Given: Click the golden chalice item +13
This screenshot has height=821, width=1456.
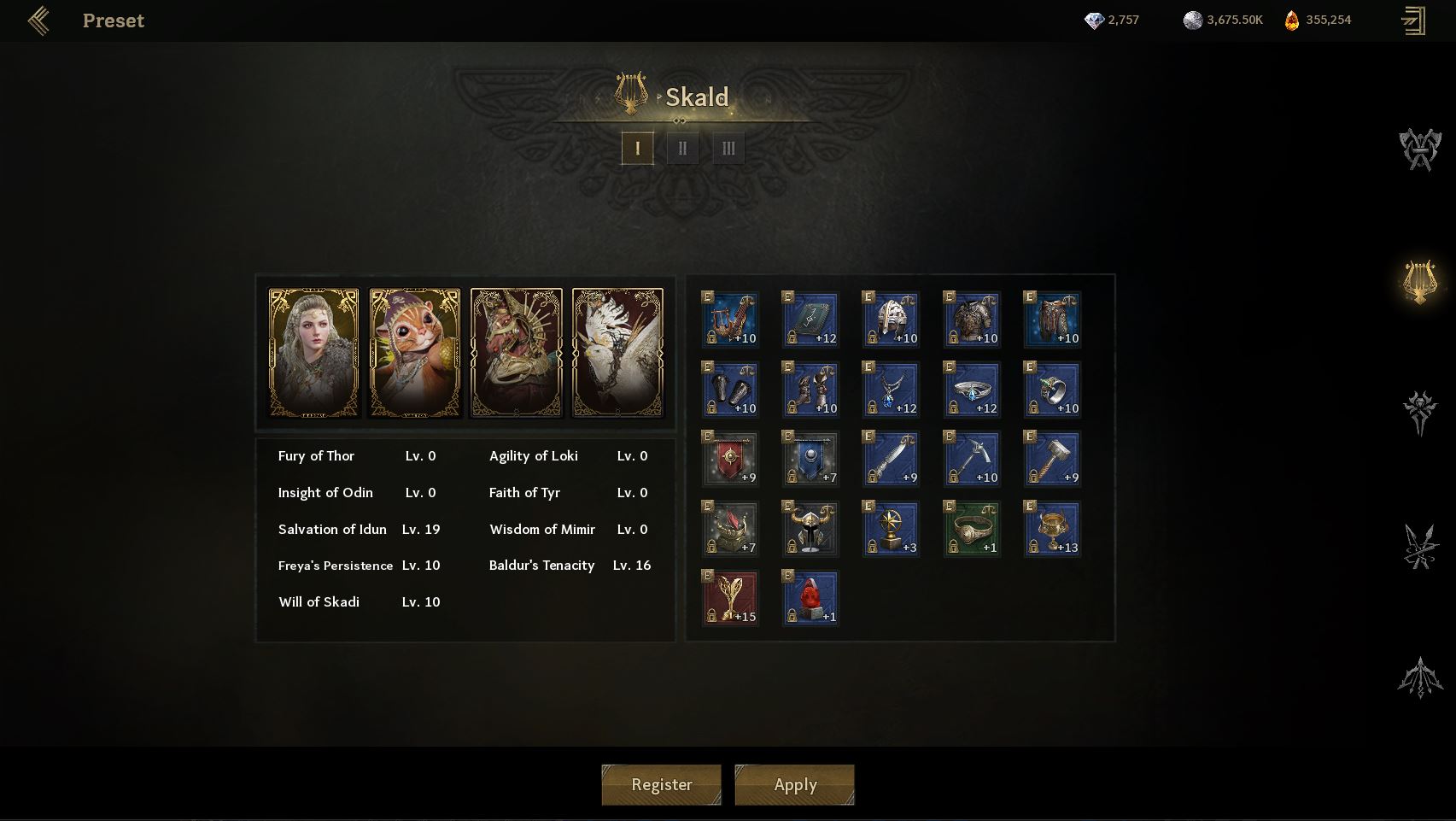Looking at the screenshot, I should [1052, 529].
